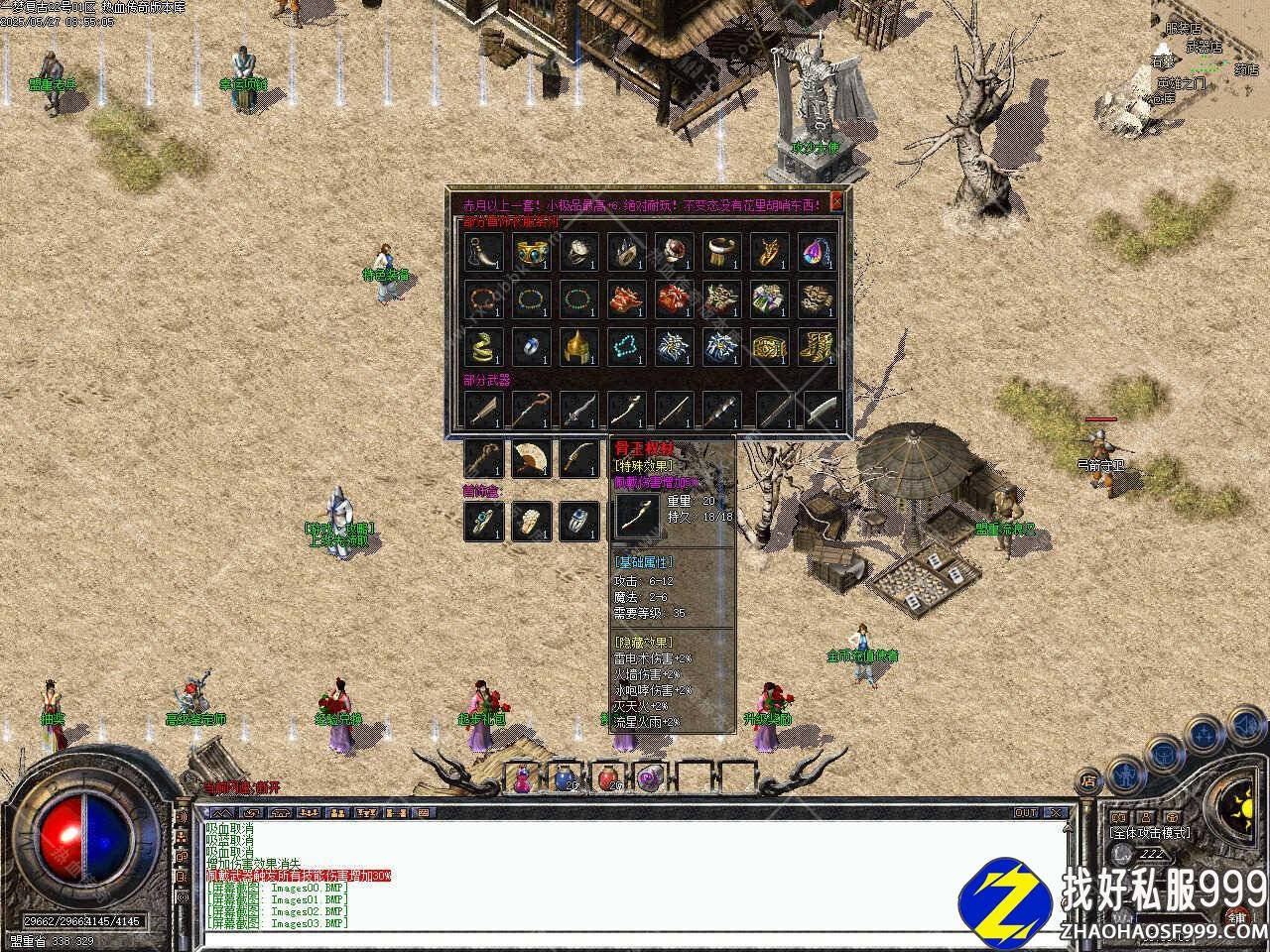The height and width of the screenshot is (952, 1270).
Task: Select the folding fan weapon slot
Action: pos(531,458)
